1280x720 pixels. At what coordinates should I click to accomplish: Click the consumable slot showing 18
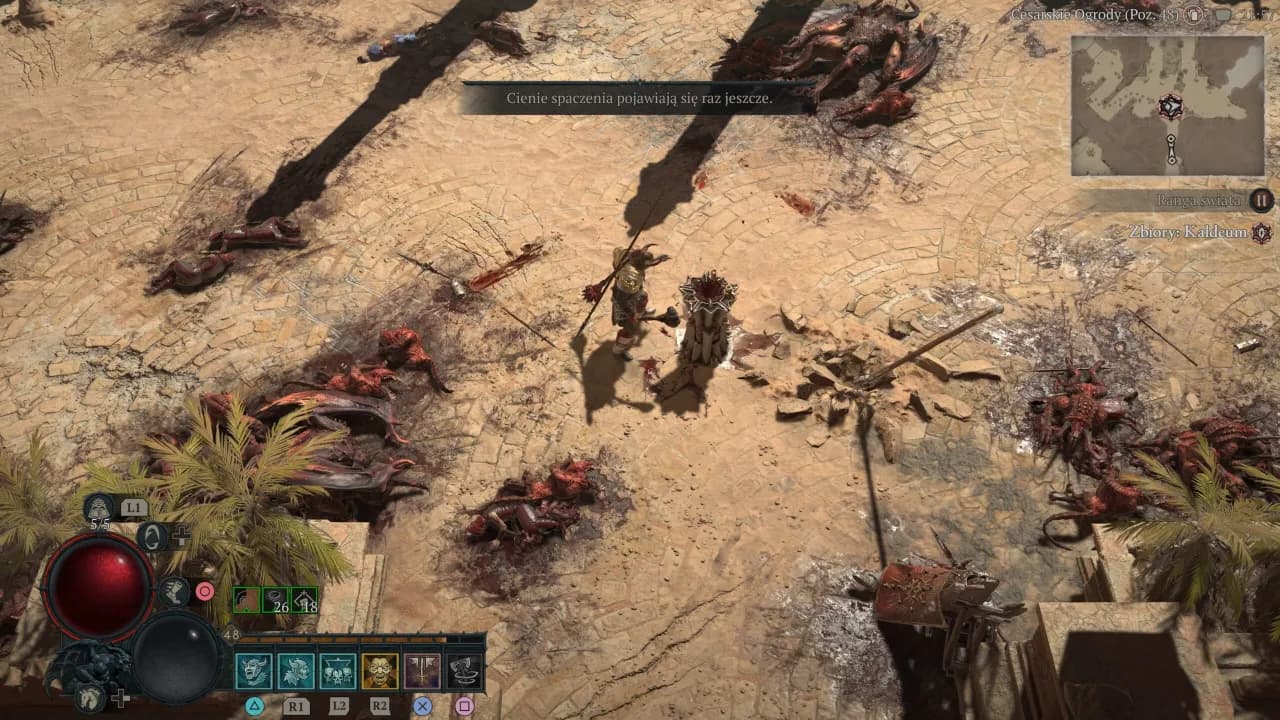305,602
